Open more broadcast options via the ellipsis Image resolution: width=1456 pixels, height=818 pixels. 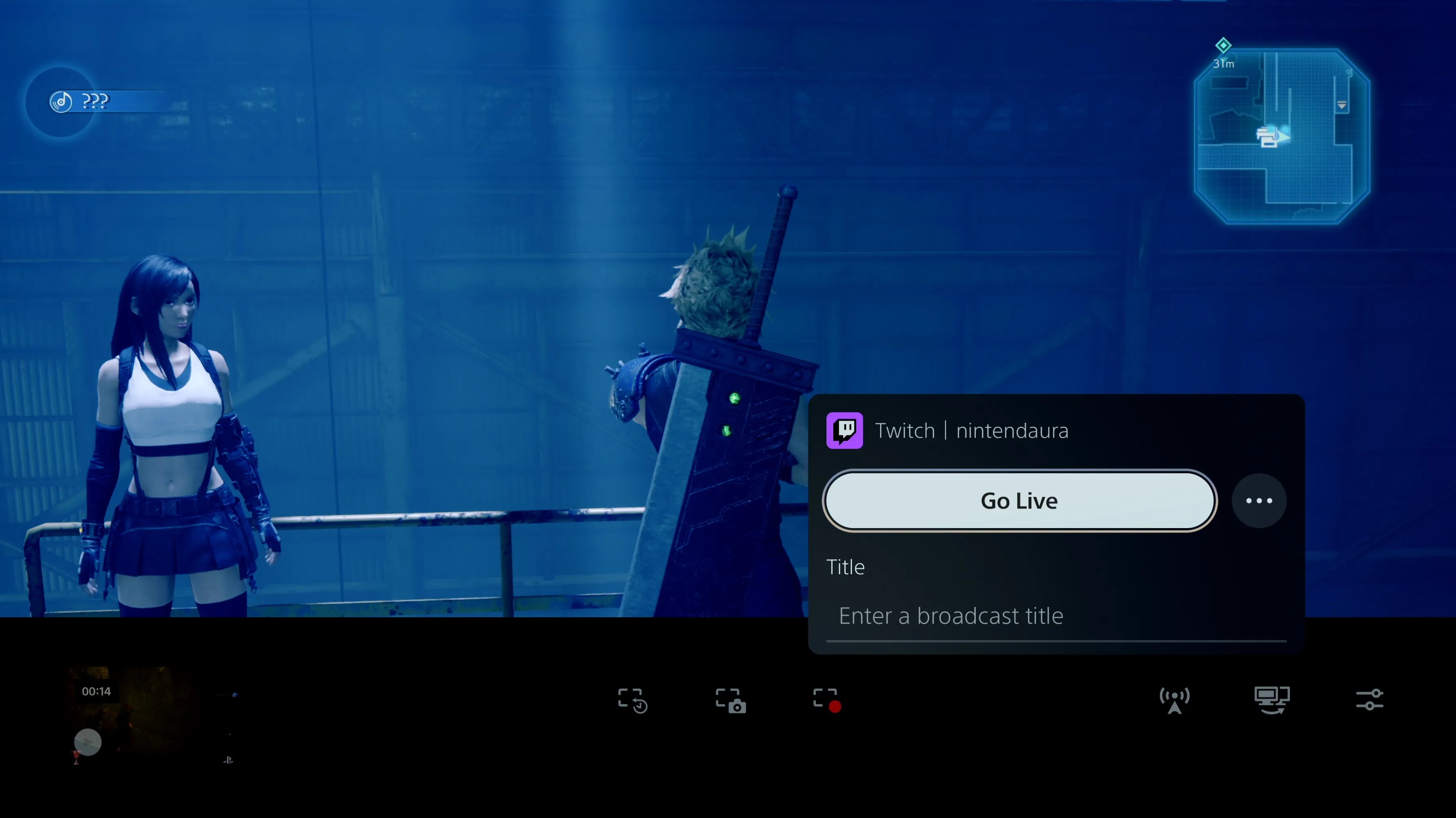pos(1259,500)
